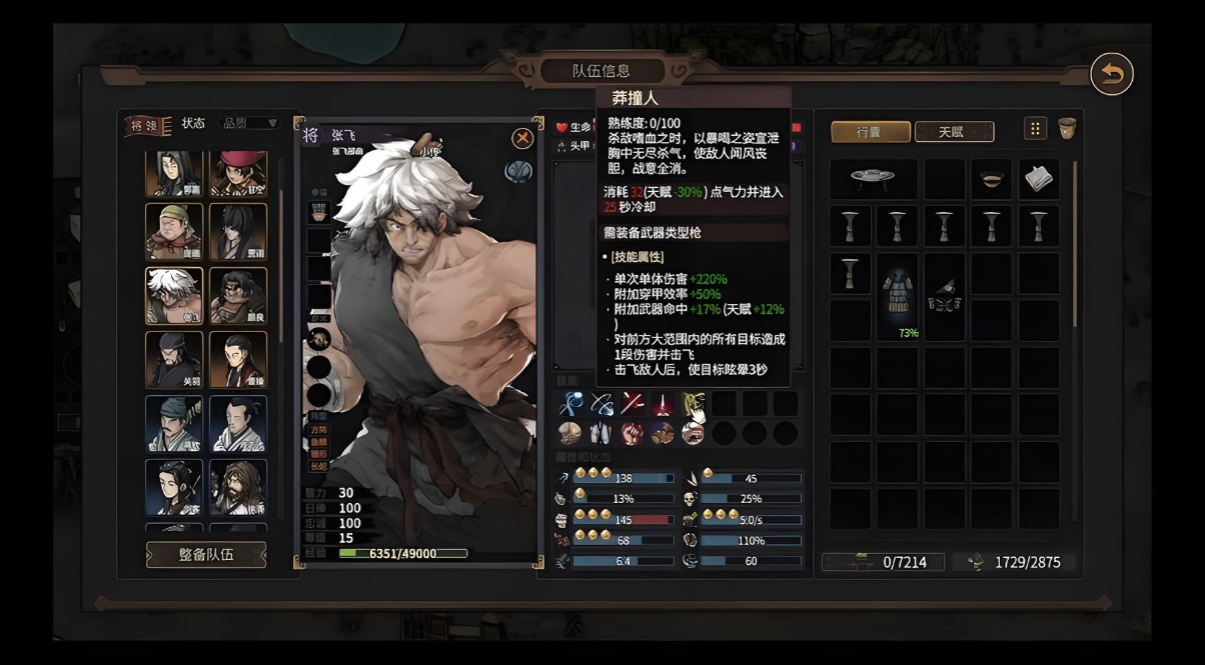Open the 整备队伍 team setup
The height and width of the screenshot is (665, 1205).
(x=206, y=555)
